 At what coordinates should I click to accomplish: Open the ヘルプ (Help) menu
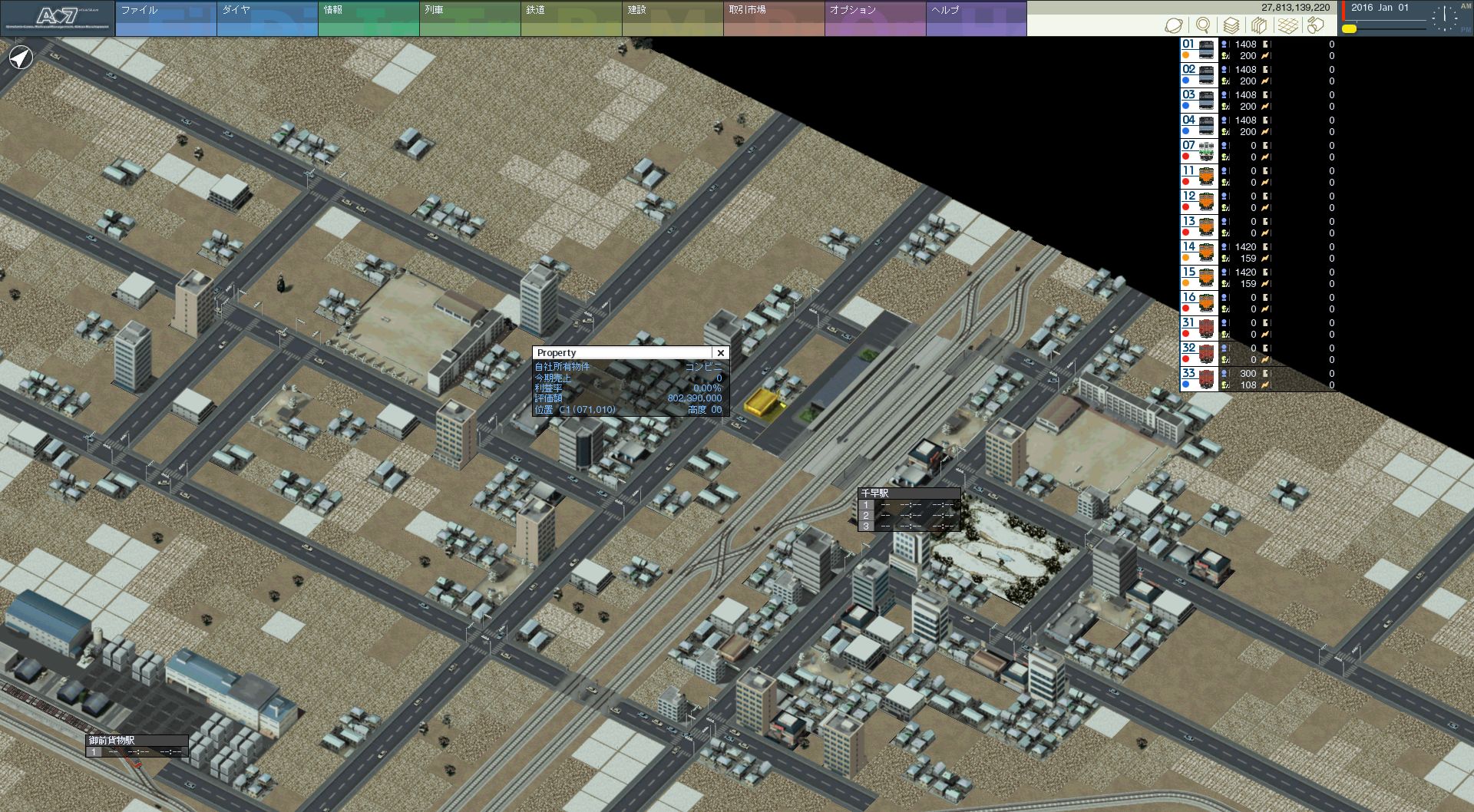pos(976,18)
